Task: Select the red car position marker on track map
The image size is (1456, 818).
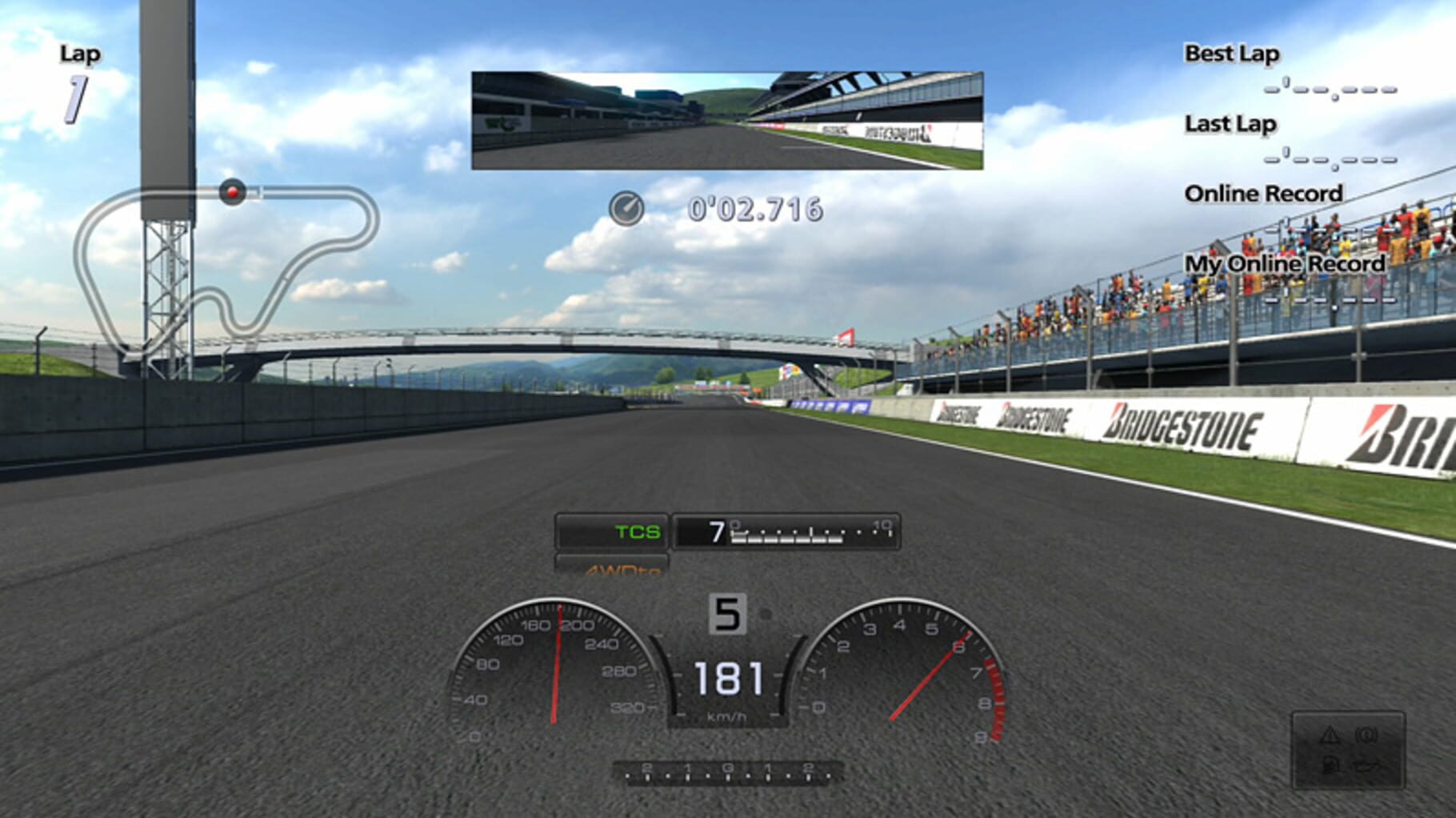Action: click(x=232, y=191)
